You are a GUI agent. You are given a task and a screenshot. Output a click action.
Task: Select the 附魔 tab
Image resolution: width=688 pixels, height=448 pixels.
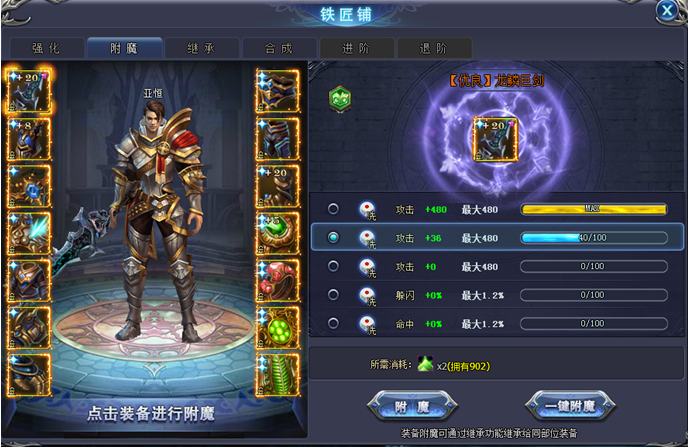click(124, 48)
